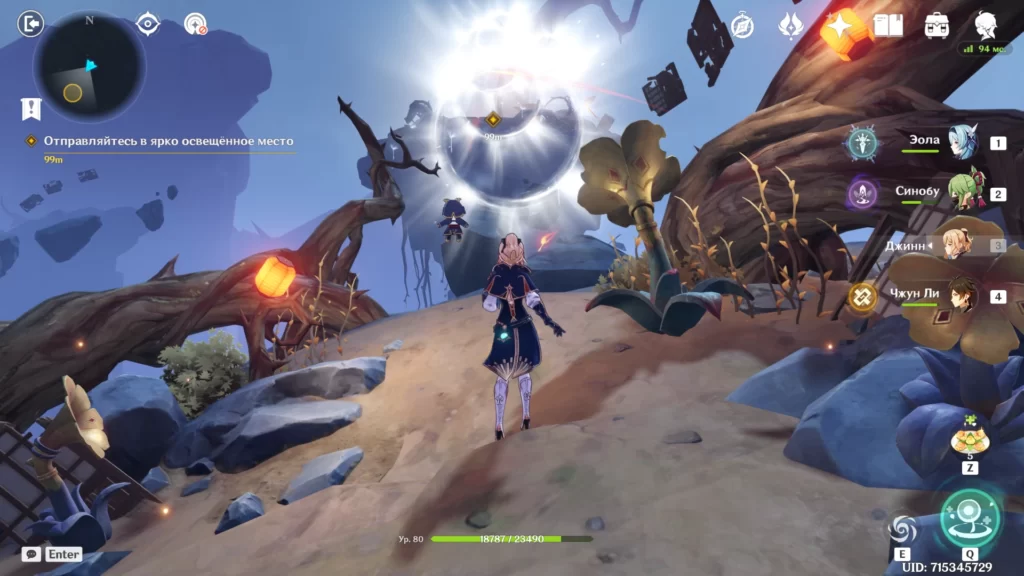Open the adventurer handbook book icon
Viewport: 1024px width, 576px height.
[x=887, y=26]
